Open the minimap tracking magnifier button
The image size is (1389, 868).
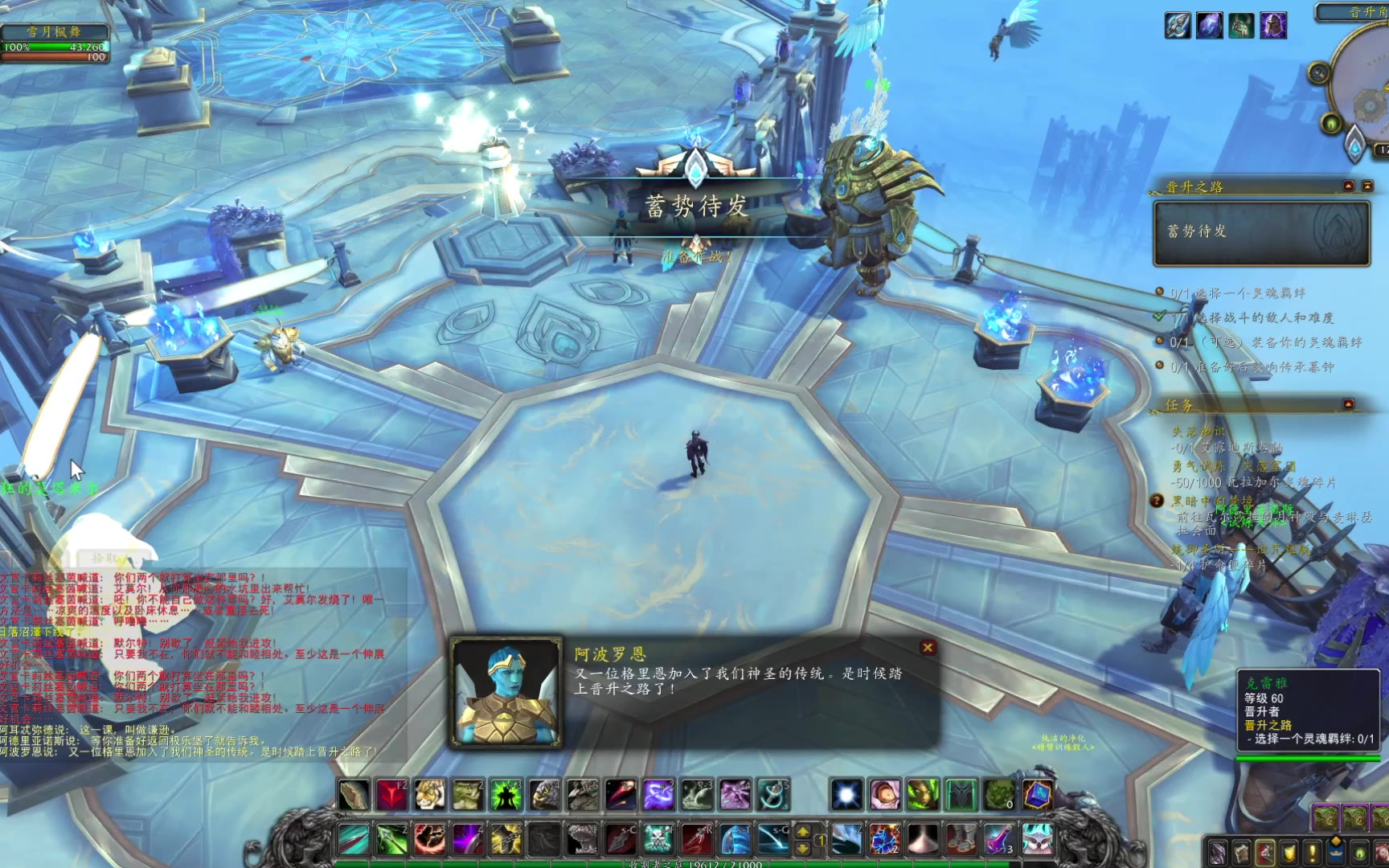(x=1318, y=73)
